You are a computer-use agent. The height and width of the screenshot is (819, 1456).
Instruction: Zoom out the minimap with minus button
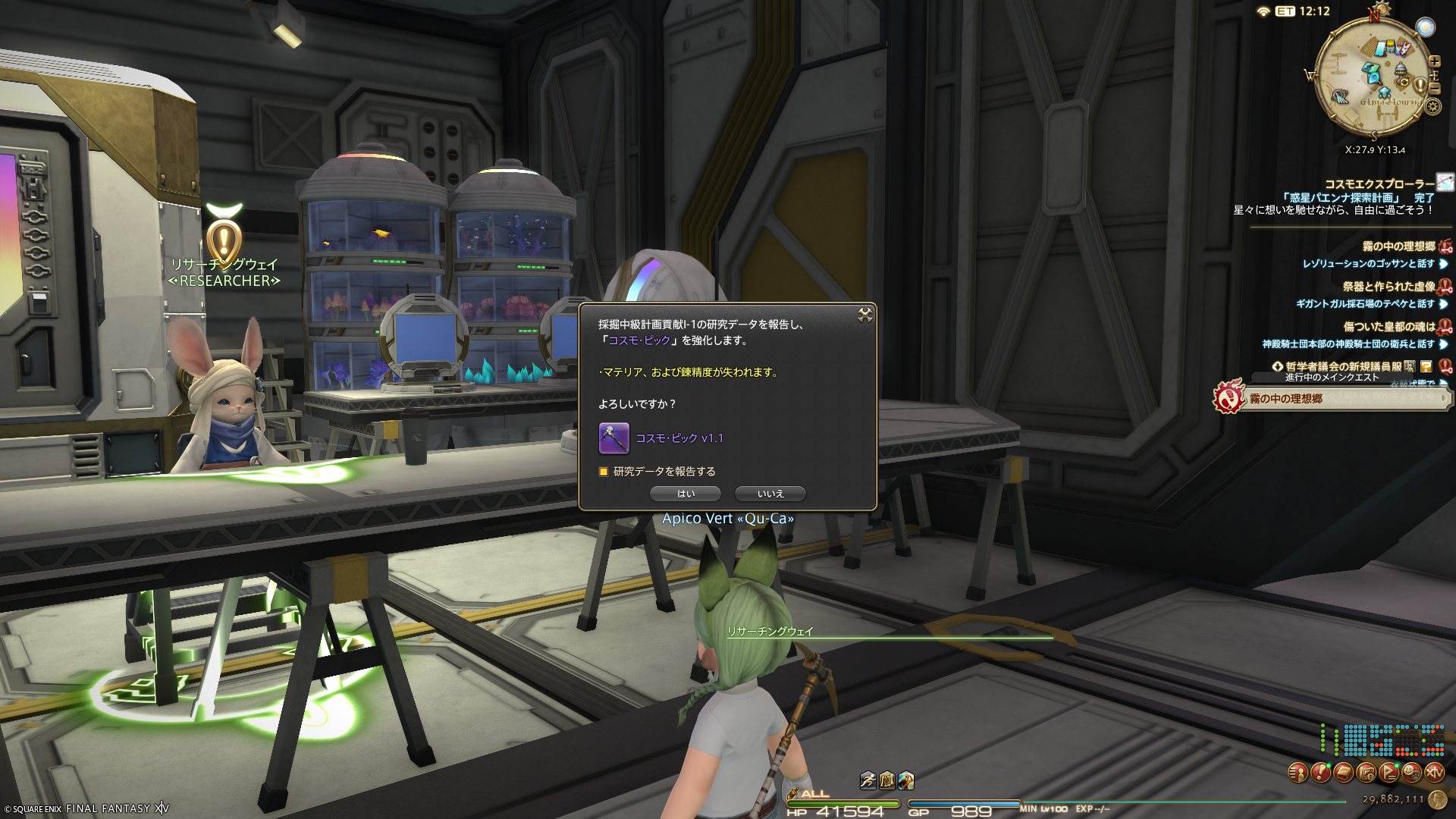point(1434,88)
